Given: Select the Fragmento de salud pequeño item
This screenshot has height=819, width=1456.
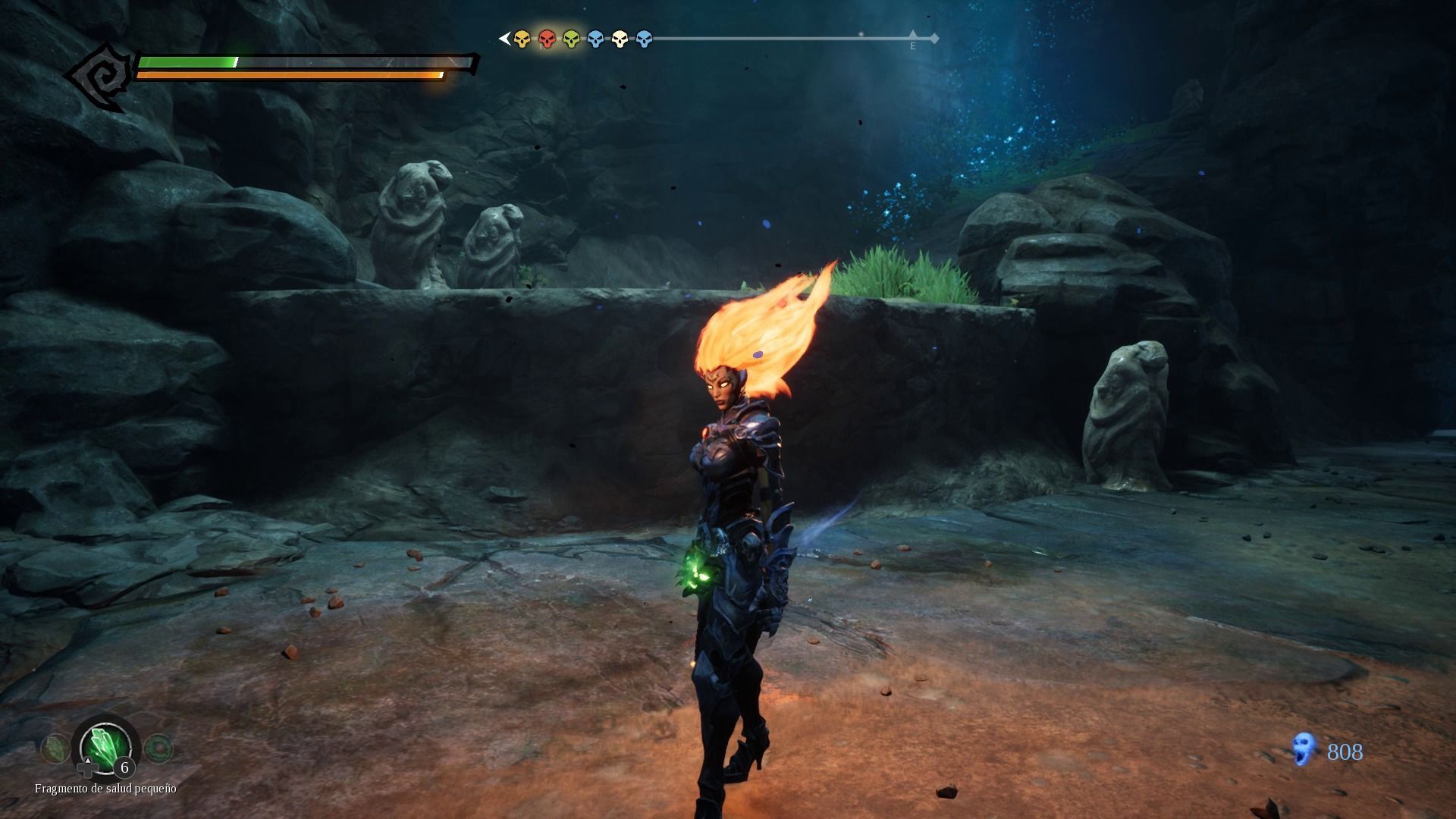Looking at the screenshot, I should point(105,747).
